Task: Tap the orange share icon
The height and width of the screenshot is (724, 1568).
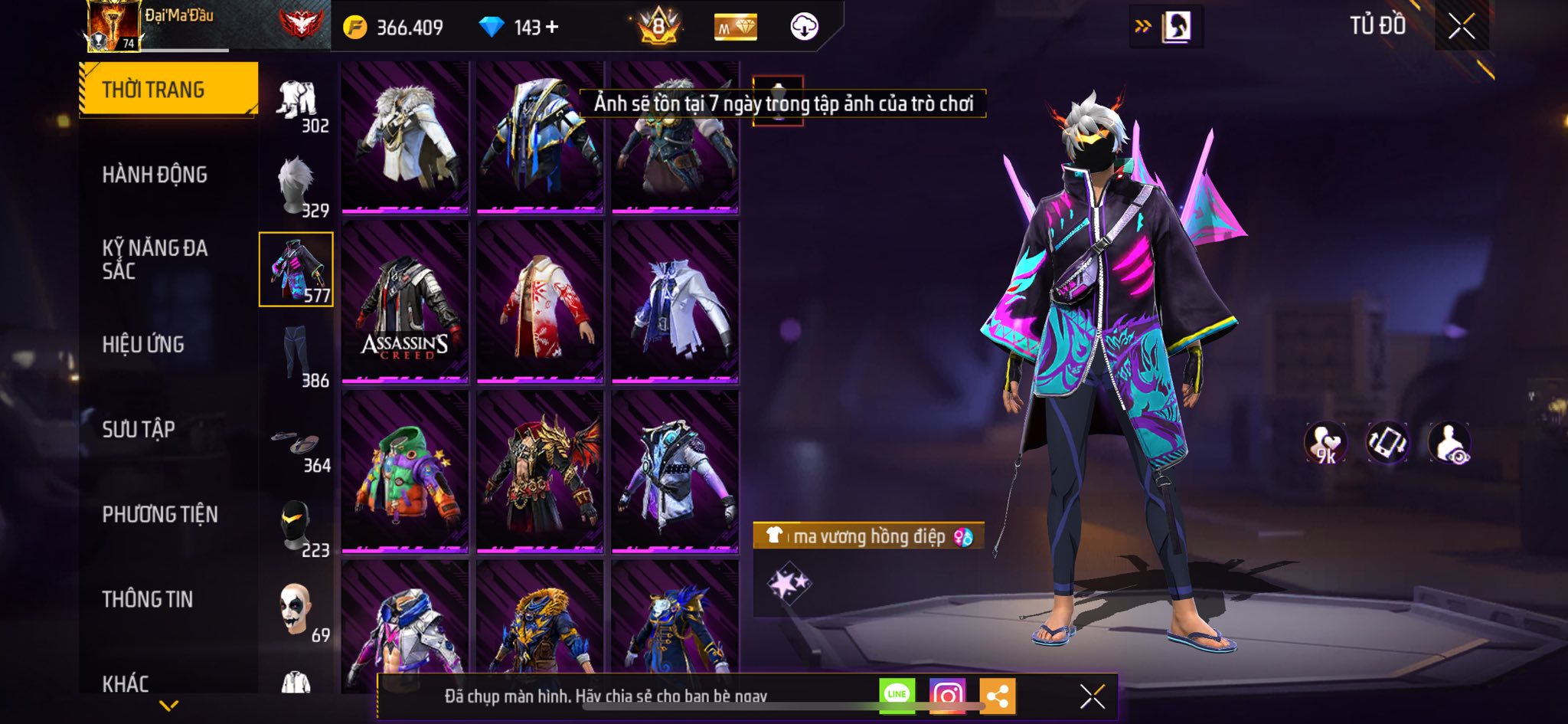Action: pyautogui.click(x=997, y=696)
